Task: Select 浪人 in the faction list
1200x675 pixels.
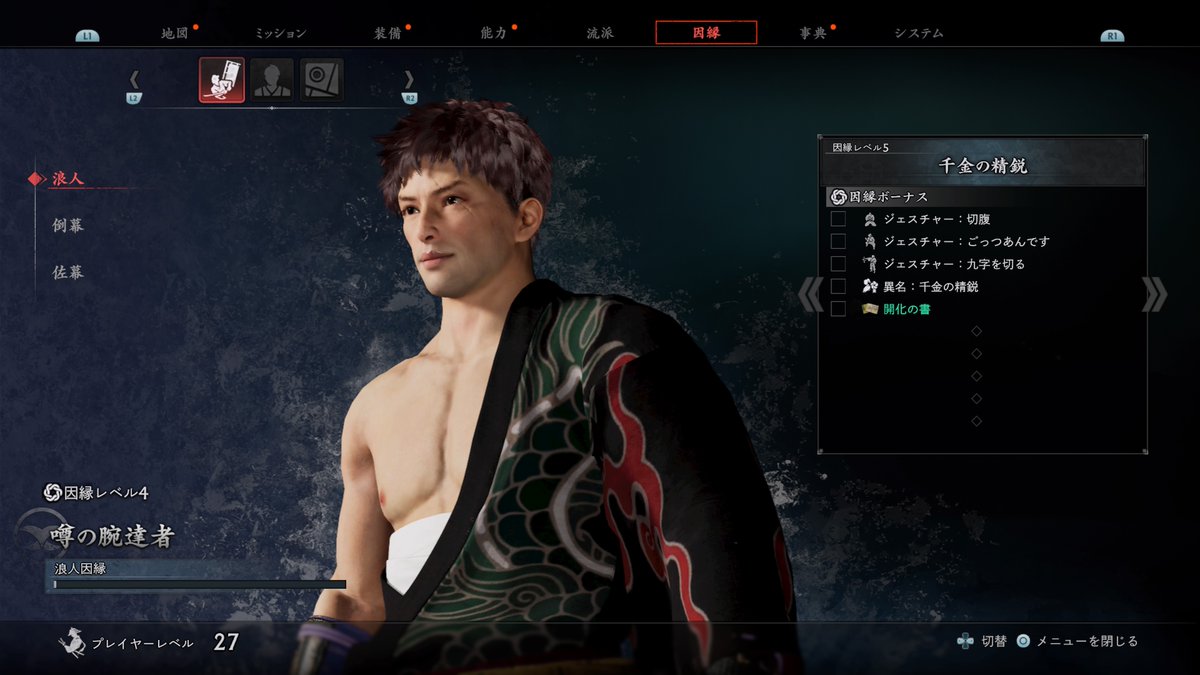Action: click(68, 179)
